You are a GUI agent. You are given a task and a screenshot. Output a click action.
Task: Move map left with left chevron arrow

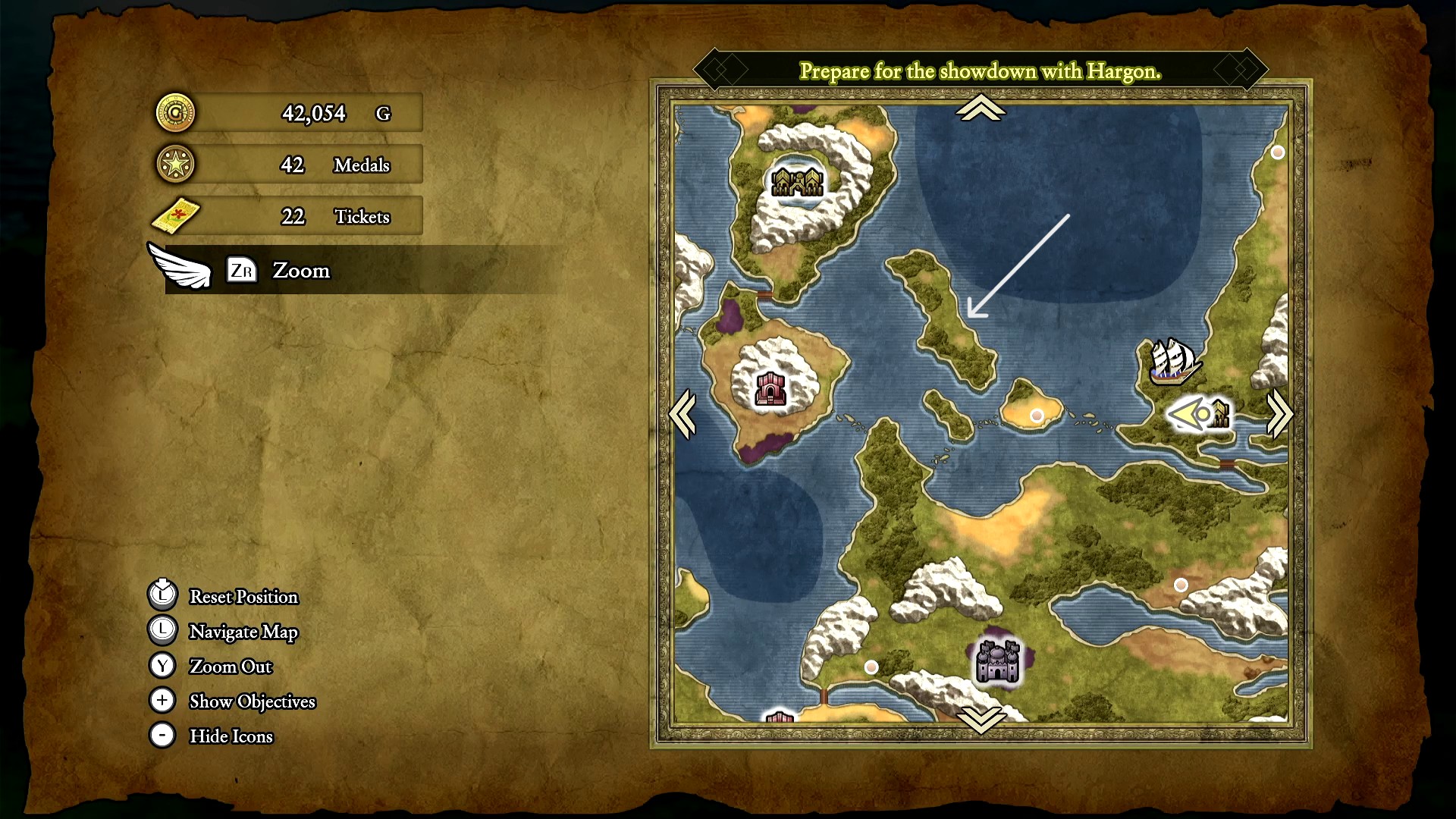click(682, 414)
